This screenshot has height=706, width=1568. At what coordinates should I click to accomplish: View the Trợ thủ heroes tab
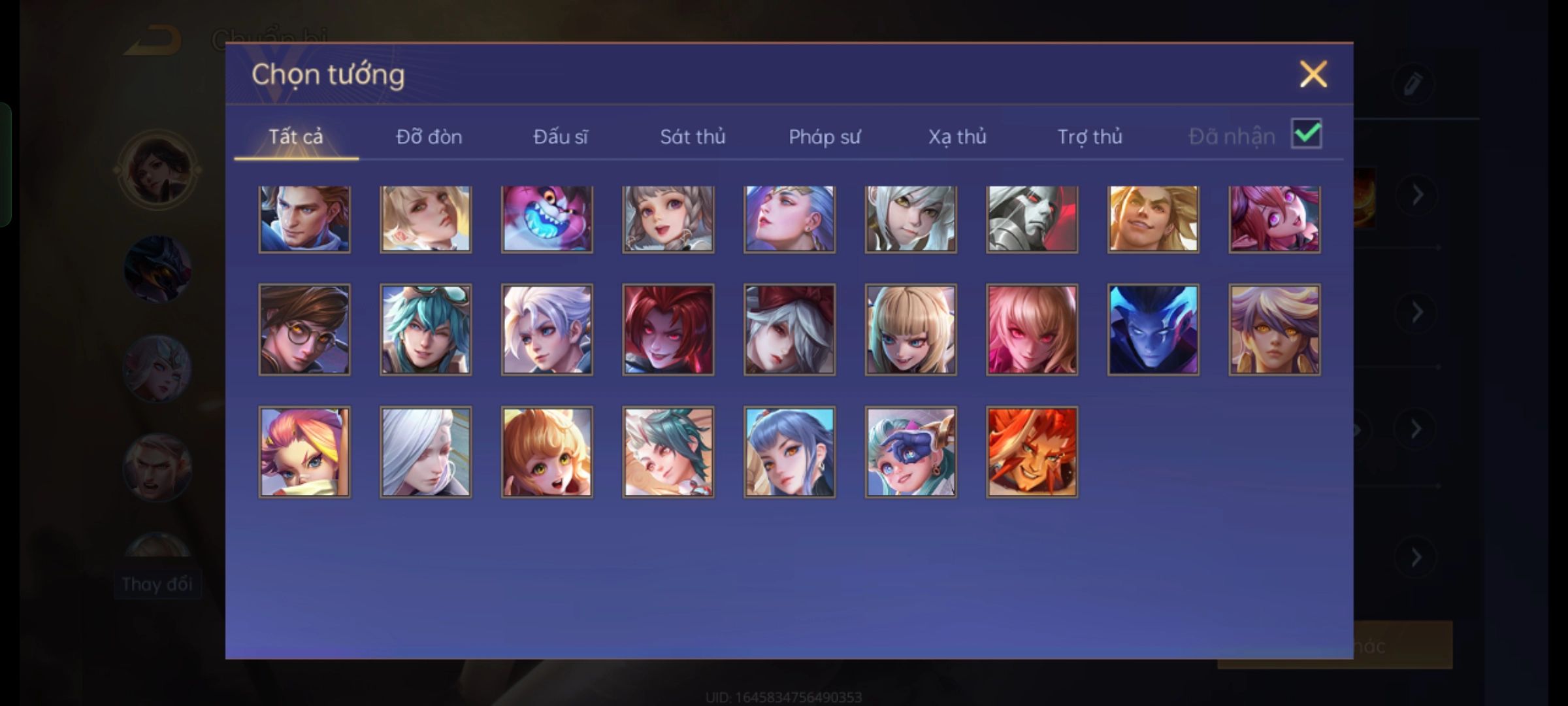[1090, 137]
